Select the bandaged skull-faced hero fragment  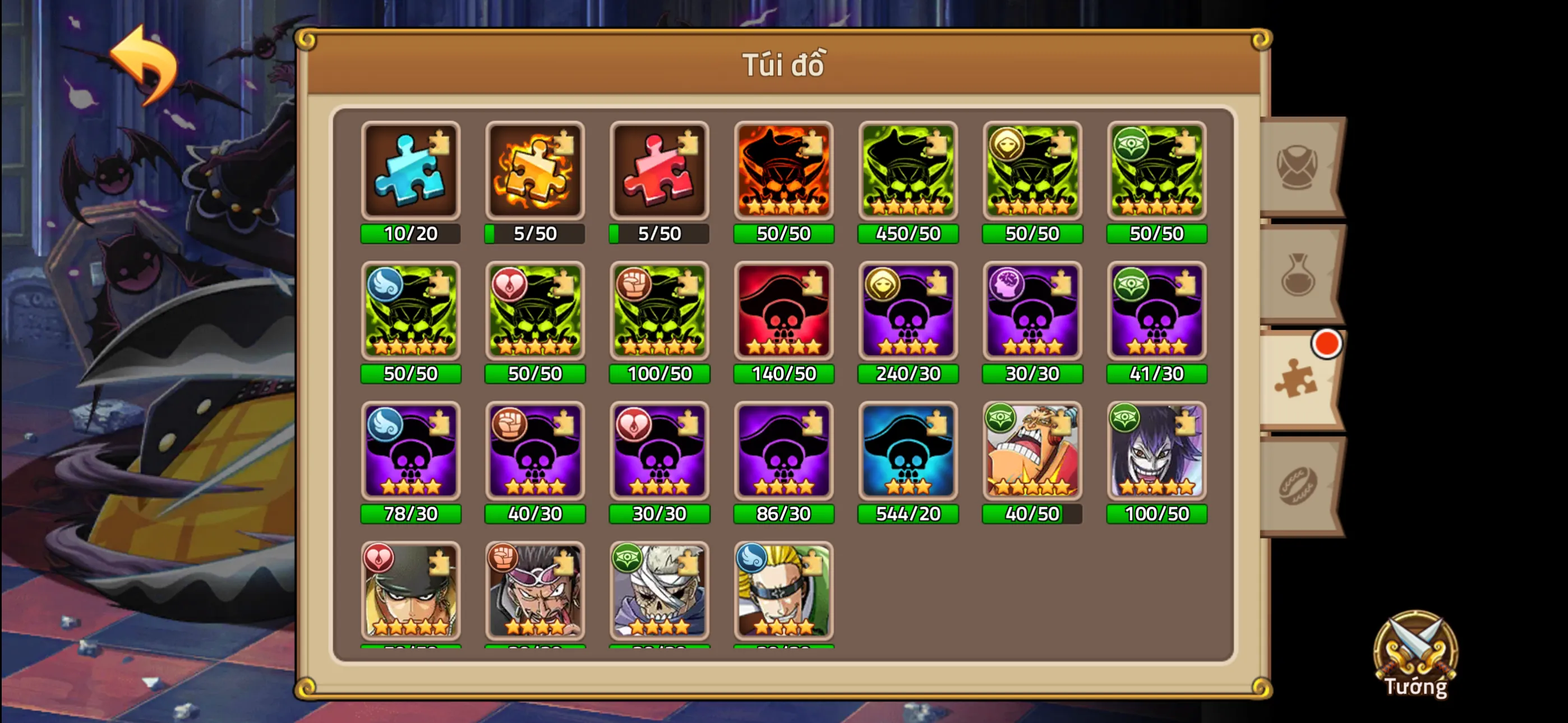click(x=659, y=590)
